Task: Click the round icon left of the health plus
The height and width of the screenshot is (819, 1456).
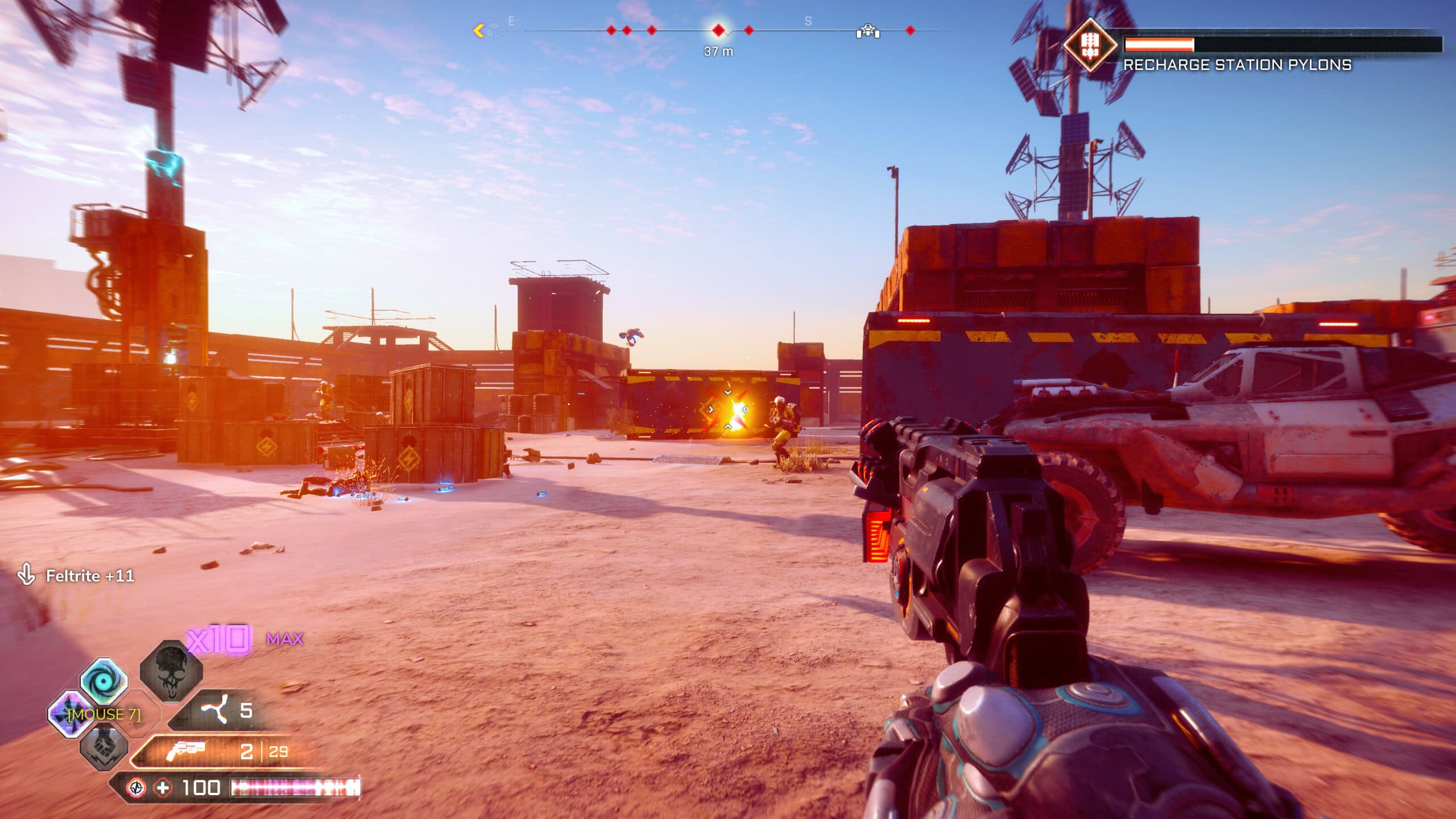Action: click(x=135, y=788)
